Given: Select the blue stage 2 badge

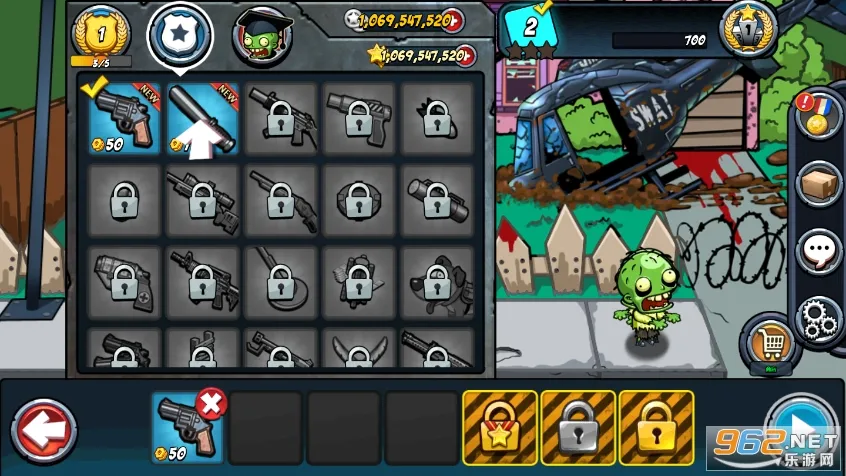Looking at the screenshot, I should click(530, 27).
